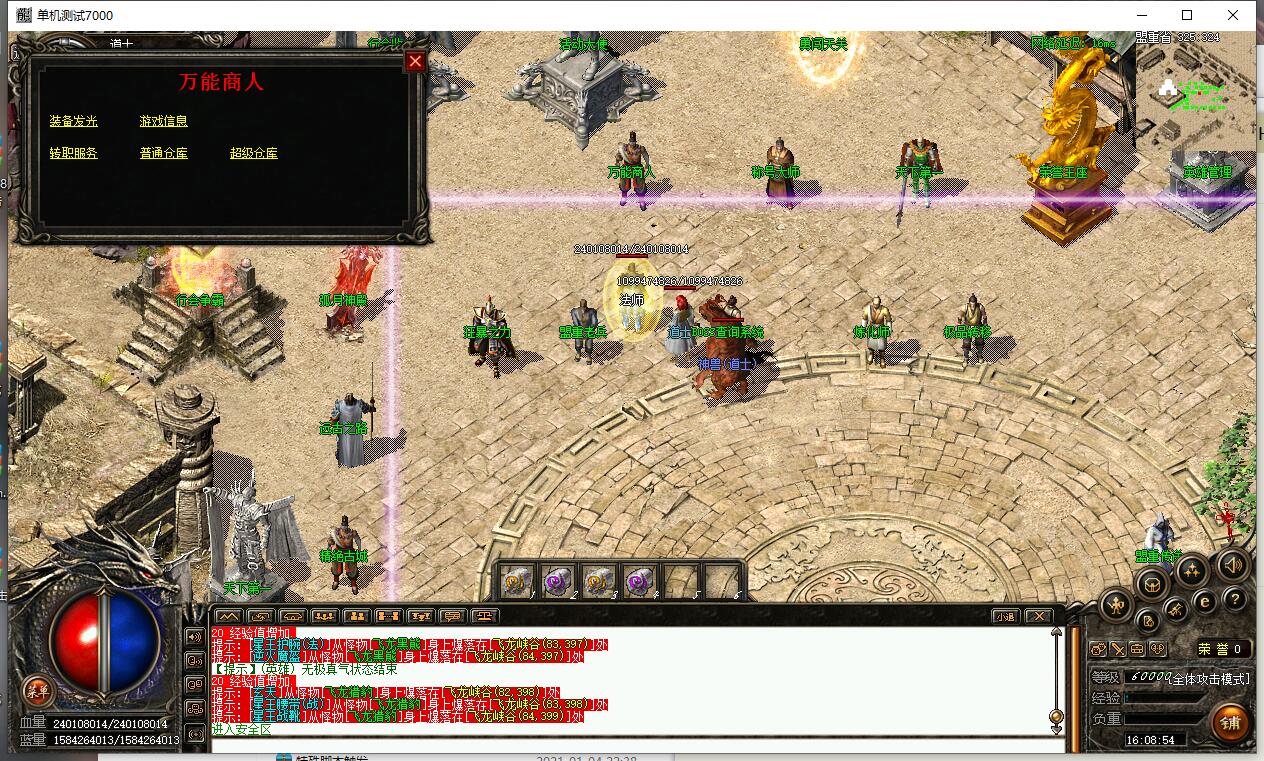Close the 万能商人 merchant dialog
1264x761 pixels.
415,61
